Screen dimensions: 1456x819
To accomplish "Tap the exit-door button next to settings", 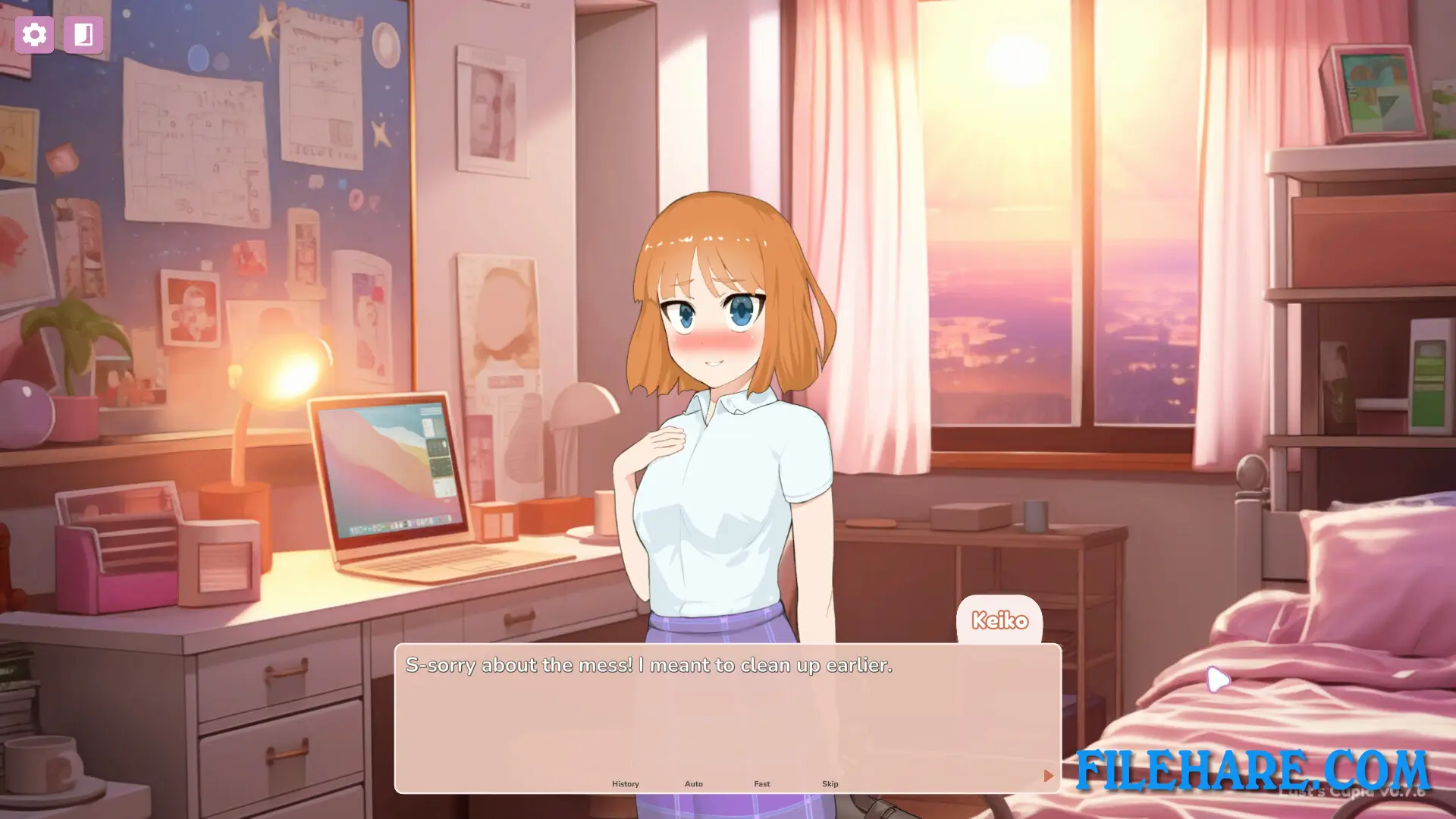I will coord(83,34).
